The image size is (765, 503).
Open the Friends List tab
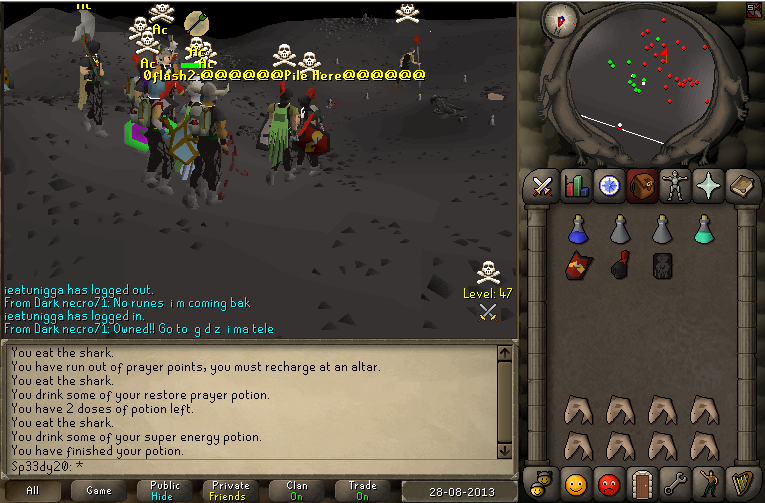click(x=576, y=483)
